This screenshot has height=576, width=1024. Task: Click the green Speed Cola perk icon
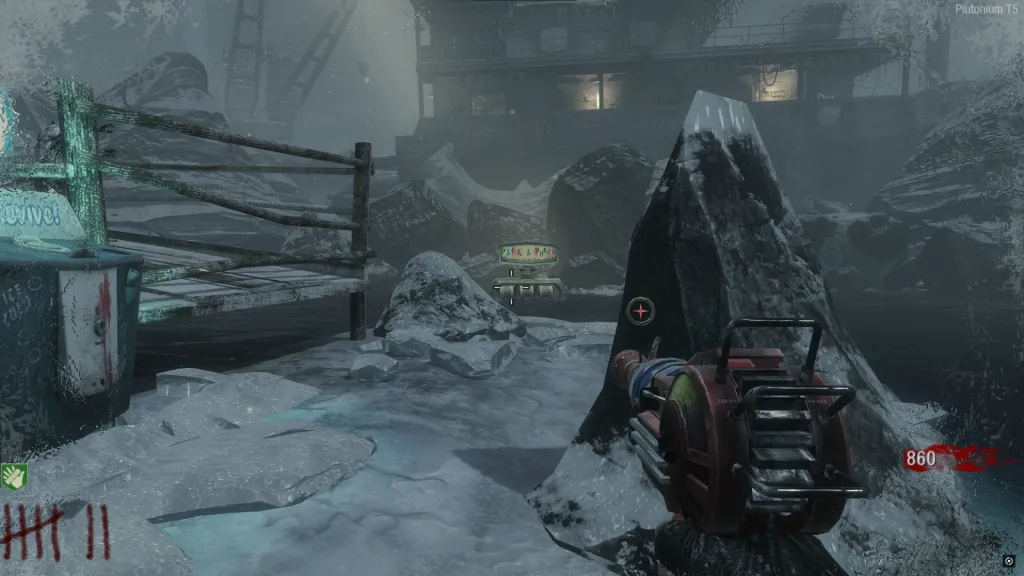coord(11,476)
